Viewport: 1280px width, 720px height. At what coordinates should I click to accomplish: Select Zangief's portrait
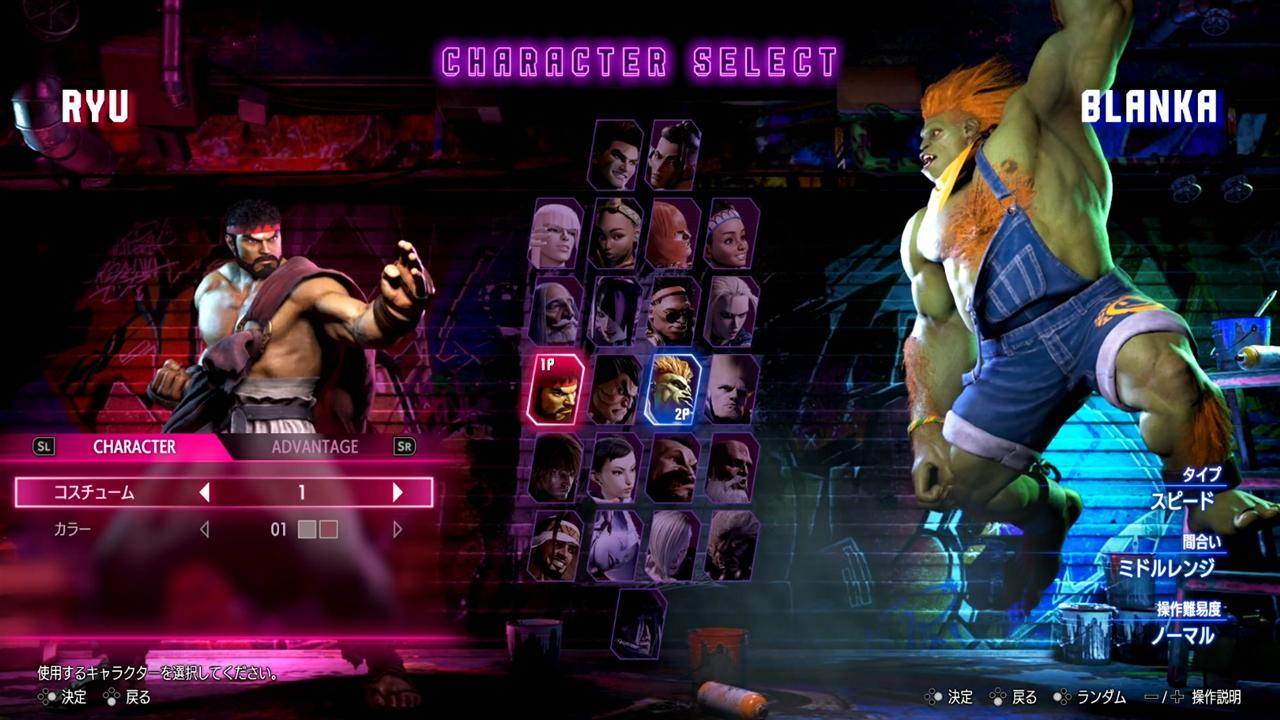tap(673, 467)
